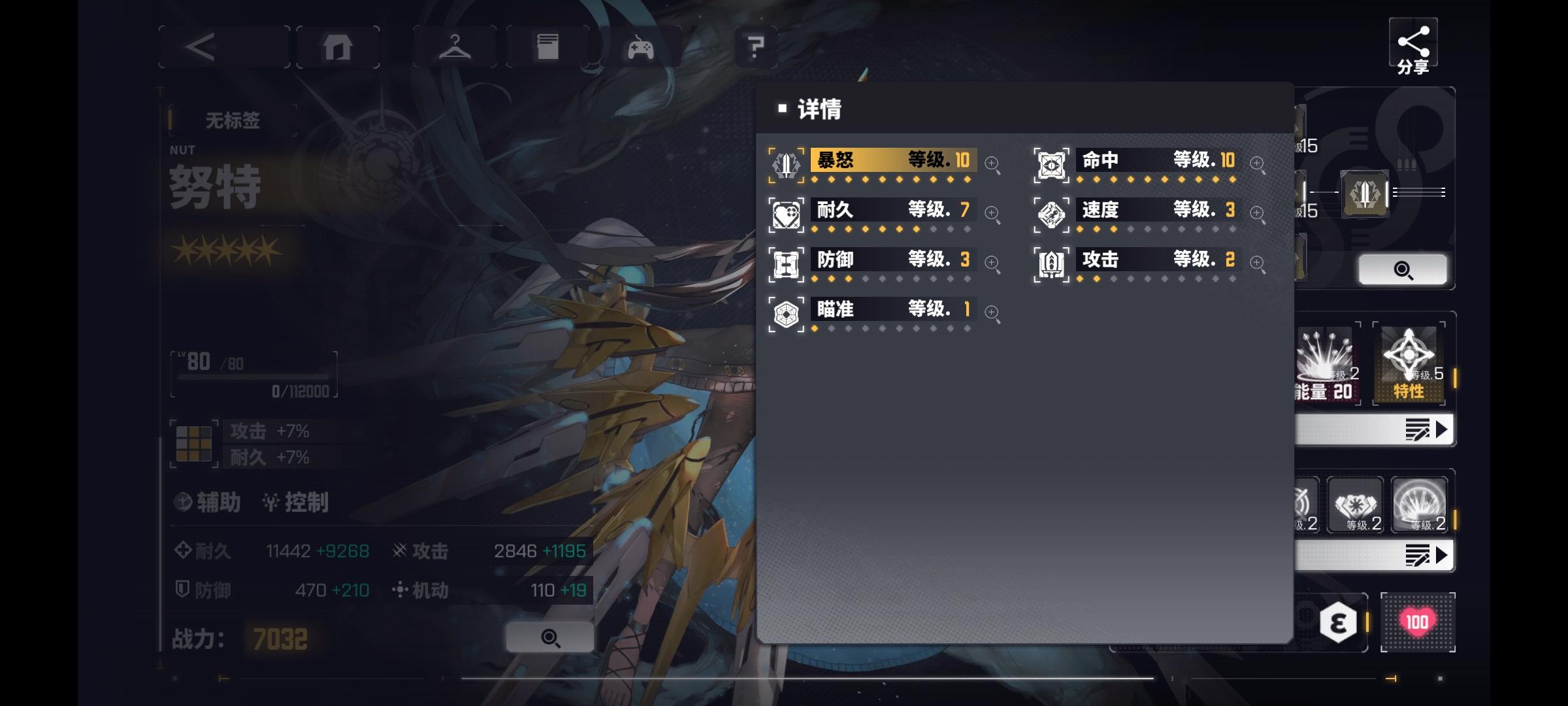Click the pink heart 100 icon
Viewport: 1568px width, 706px height.
tap(1417, 622)
